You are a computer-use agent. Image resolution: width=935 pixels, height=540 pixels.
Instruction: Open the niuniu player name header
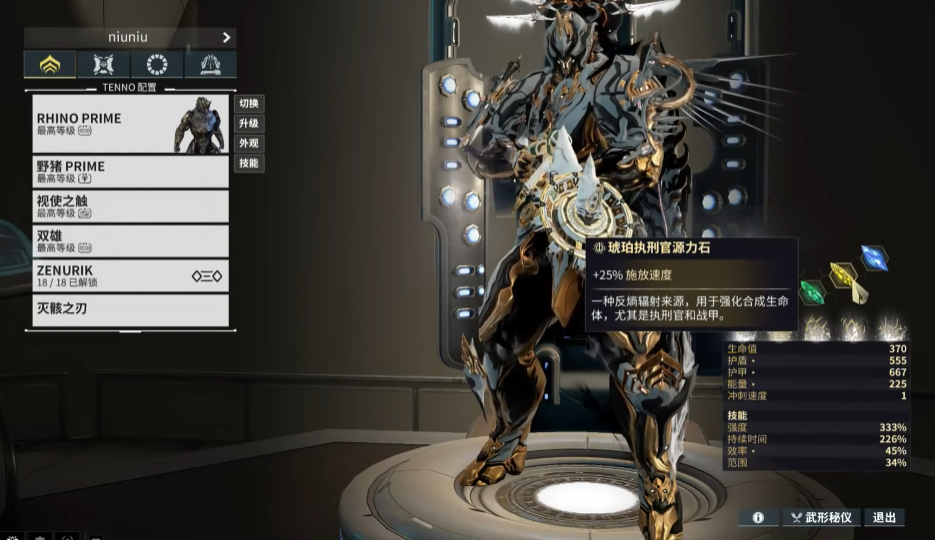pos(130,37)
